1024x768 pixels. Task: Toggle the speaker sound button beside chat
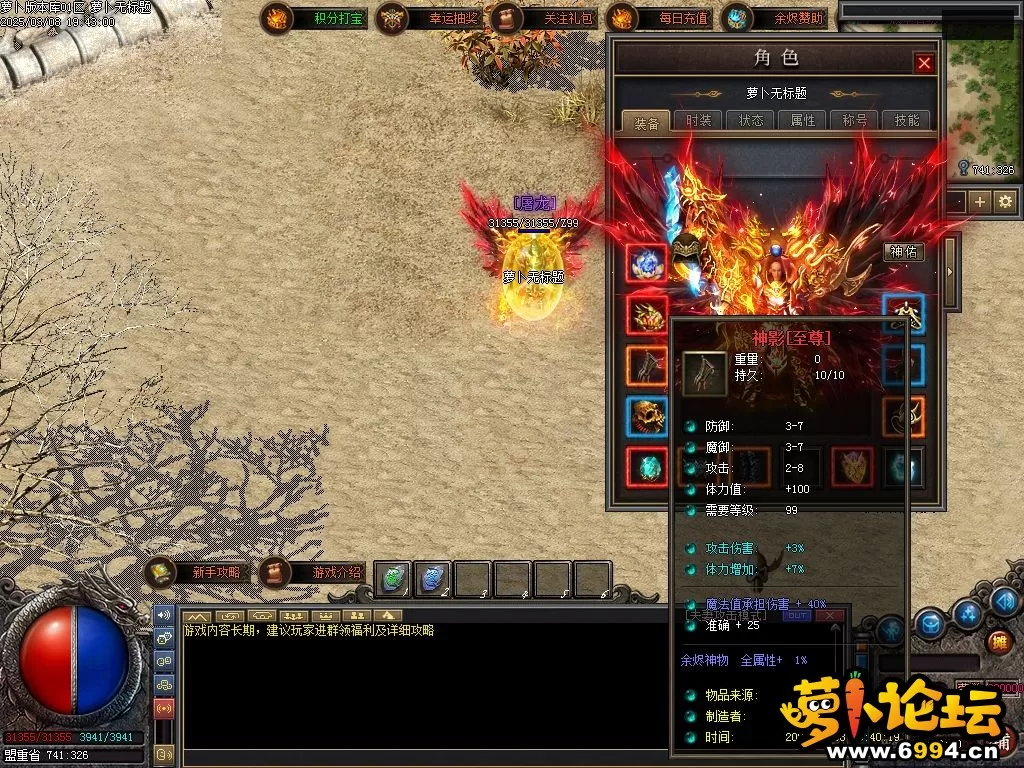(163, 616)
